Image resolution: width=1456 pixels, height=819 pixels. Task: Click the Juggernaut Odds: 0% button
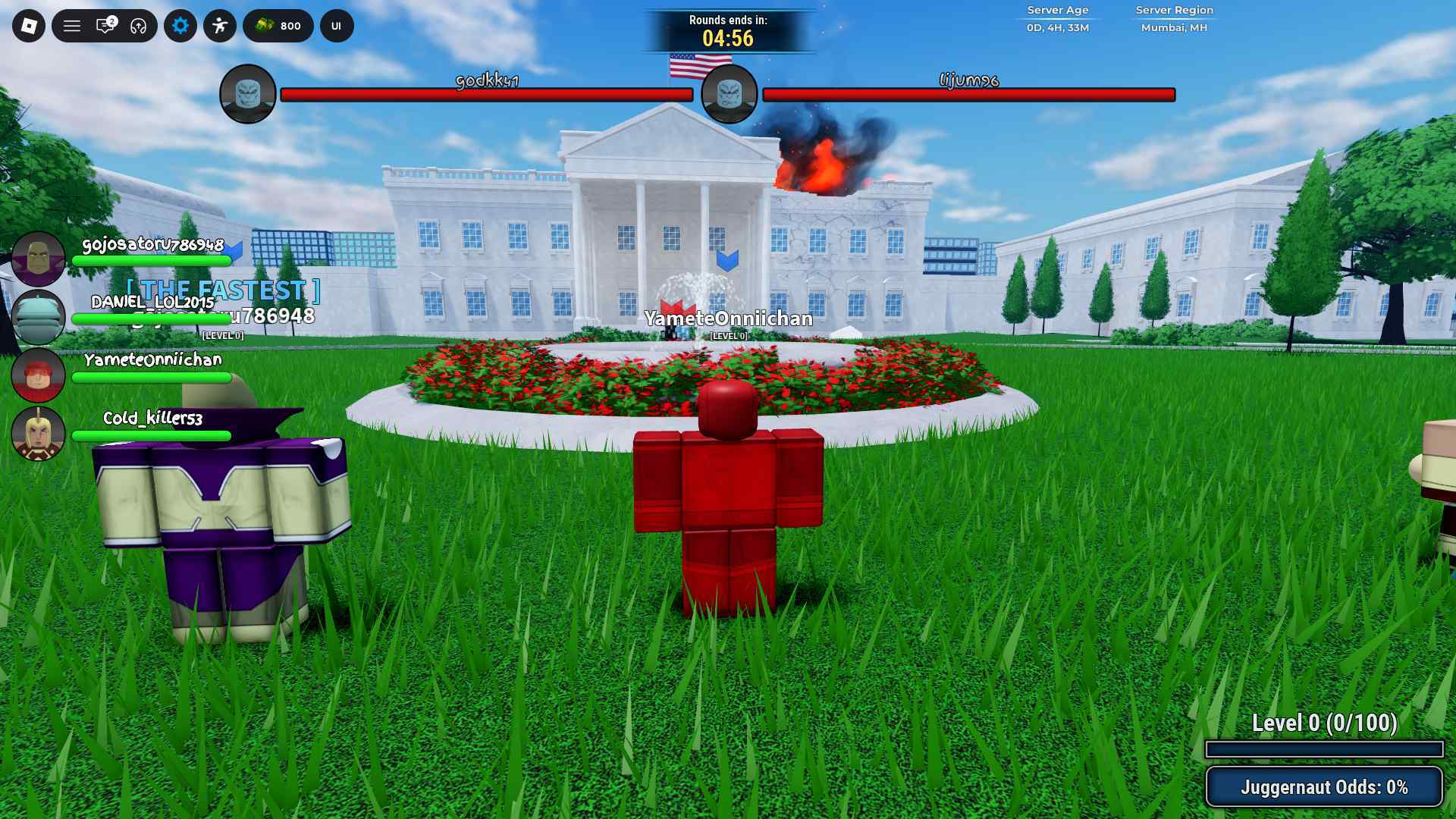point(1324,786)
